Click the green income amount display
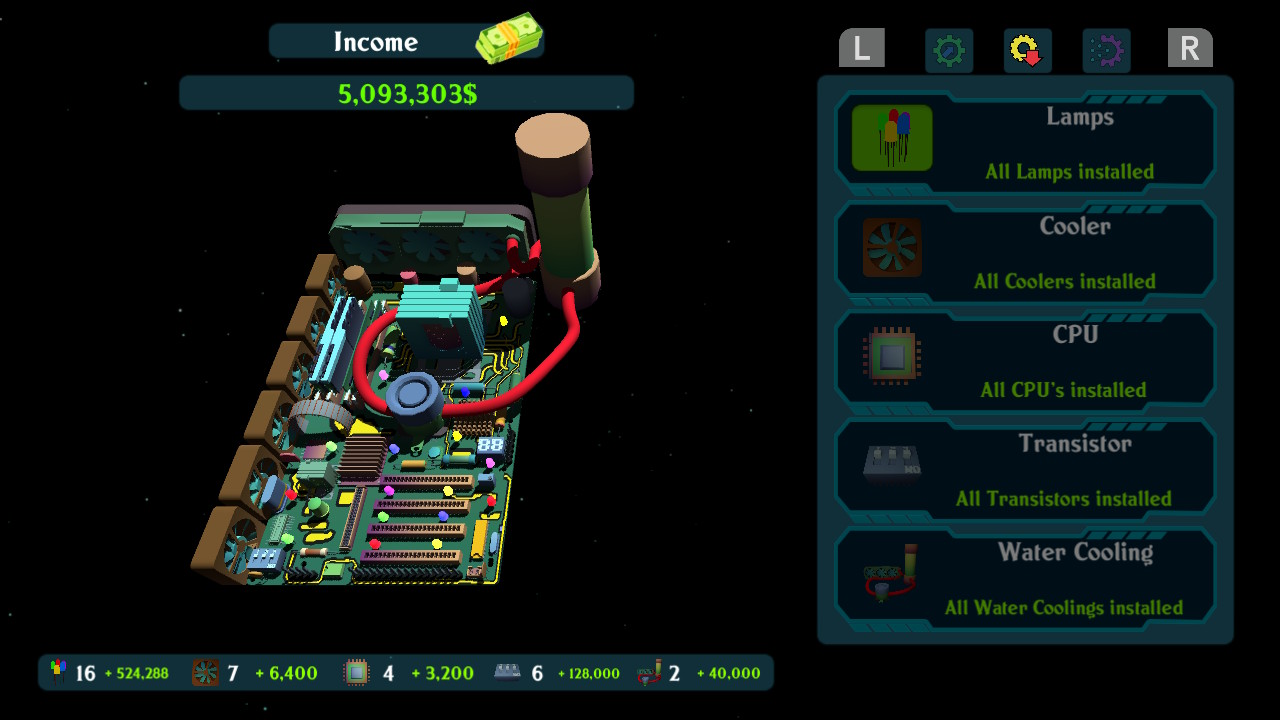 tap(404, 91)
